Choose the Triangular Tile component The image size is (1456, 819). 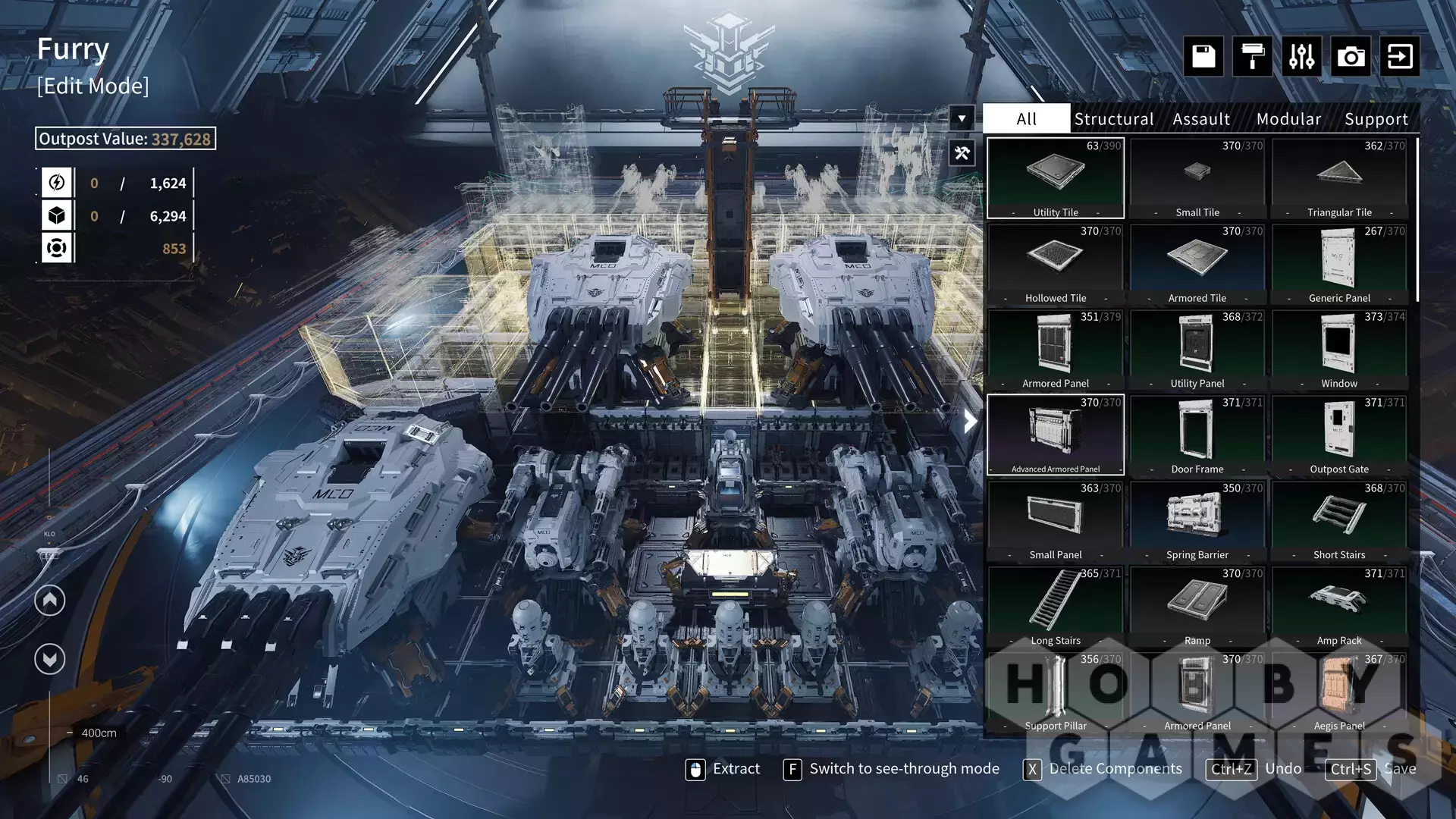point(1339,178)
